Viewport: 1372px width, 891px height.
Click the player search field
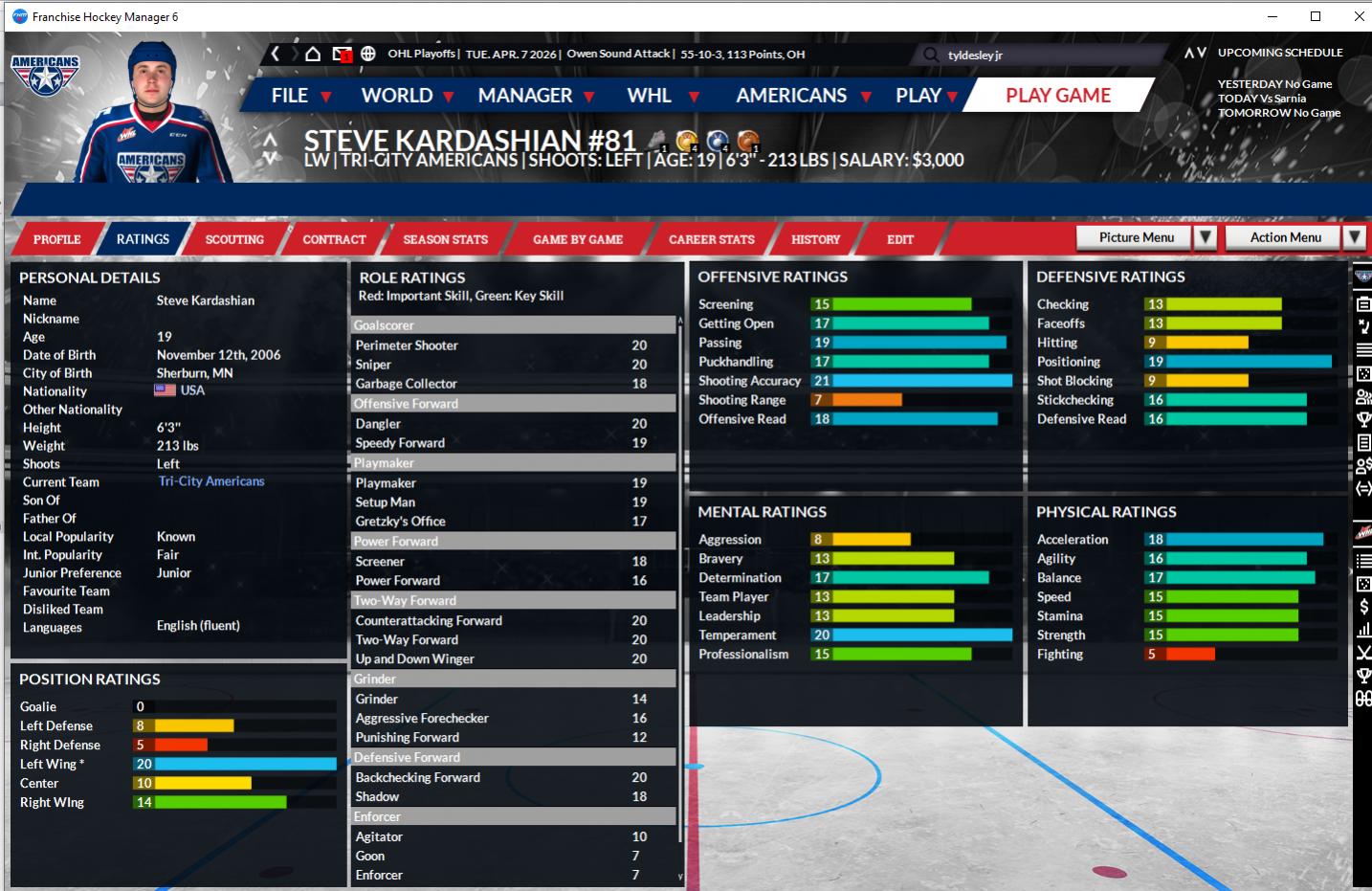click(1033, 55)
